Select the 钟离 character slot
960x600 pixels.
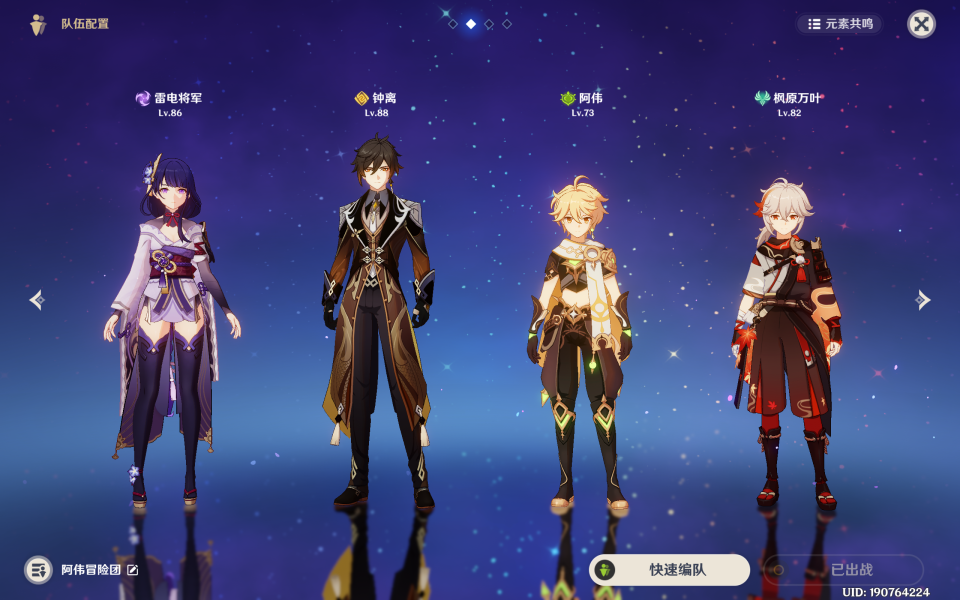tap(377, 320)
